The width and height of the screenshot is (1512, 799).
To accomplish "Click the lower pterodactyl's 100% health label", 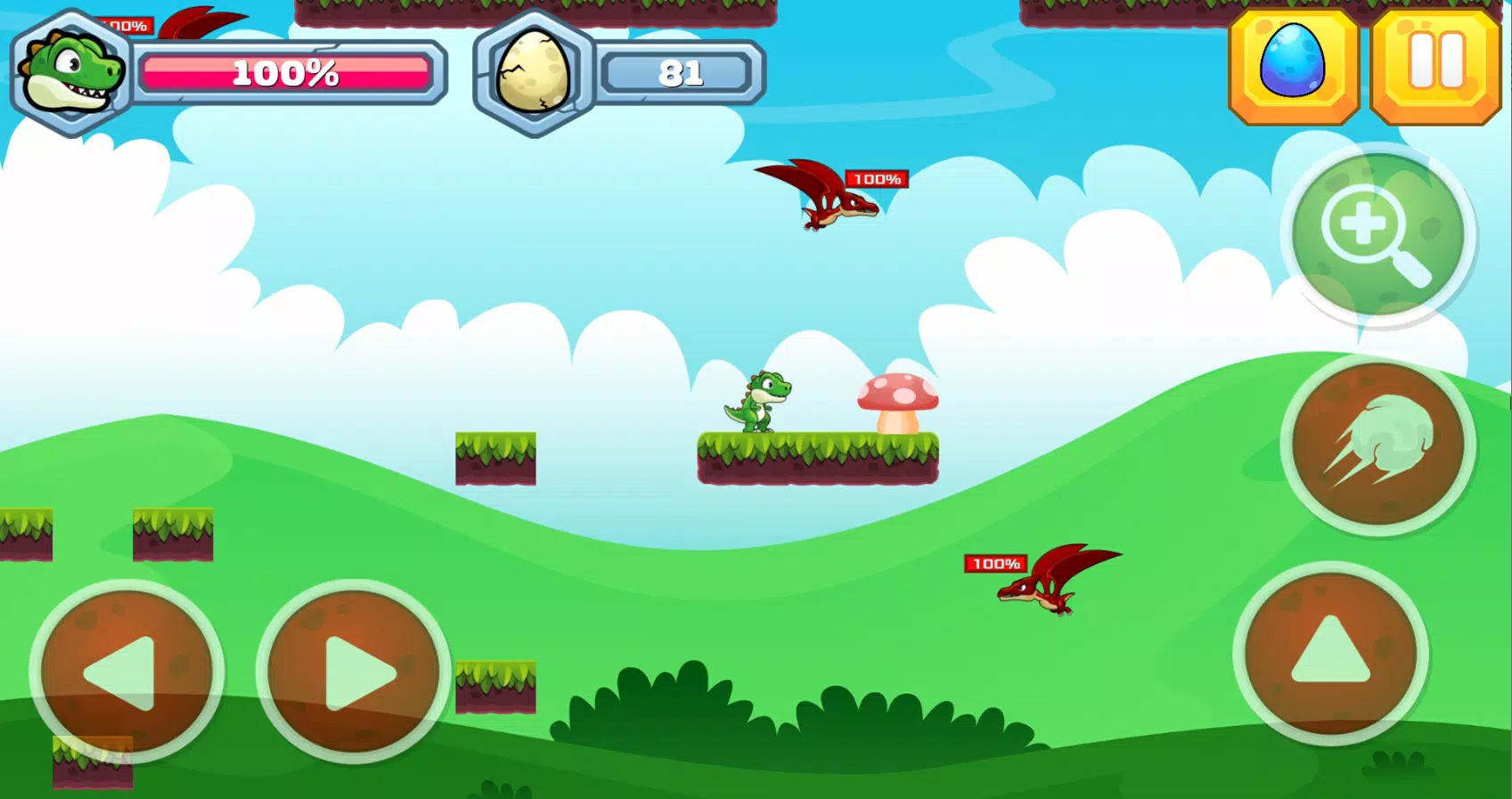I will tap(995, 563).
